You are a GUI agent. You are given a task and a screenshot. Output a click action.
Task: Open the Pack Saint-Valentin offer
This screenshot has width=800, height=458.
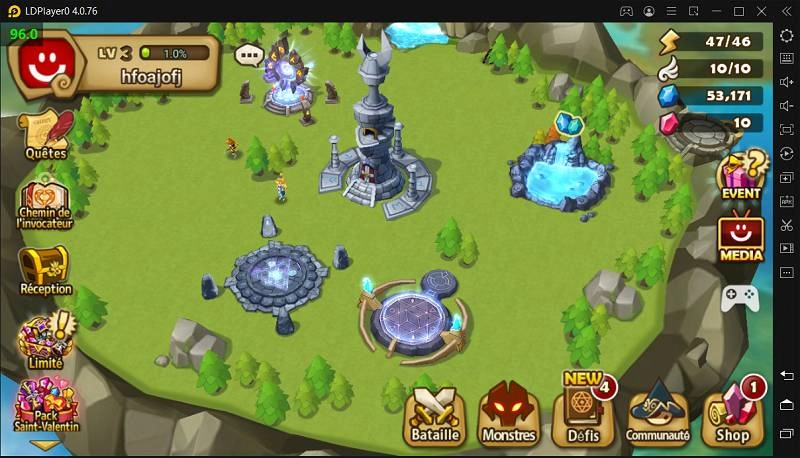(46, 406)
